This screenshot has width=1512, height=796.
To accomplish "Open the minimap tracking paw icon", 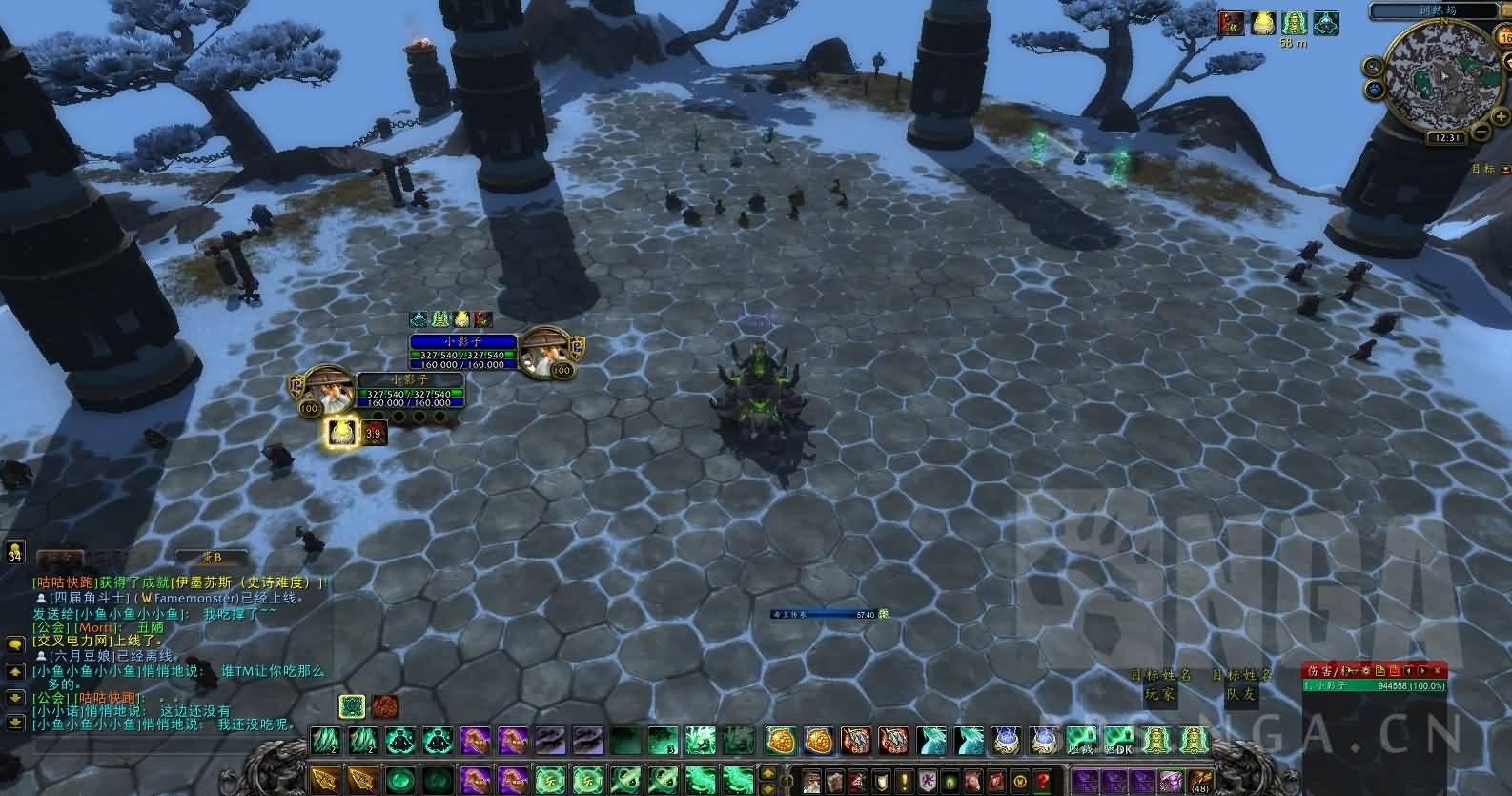I will [x=1377, y=90].
